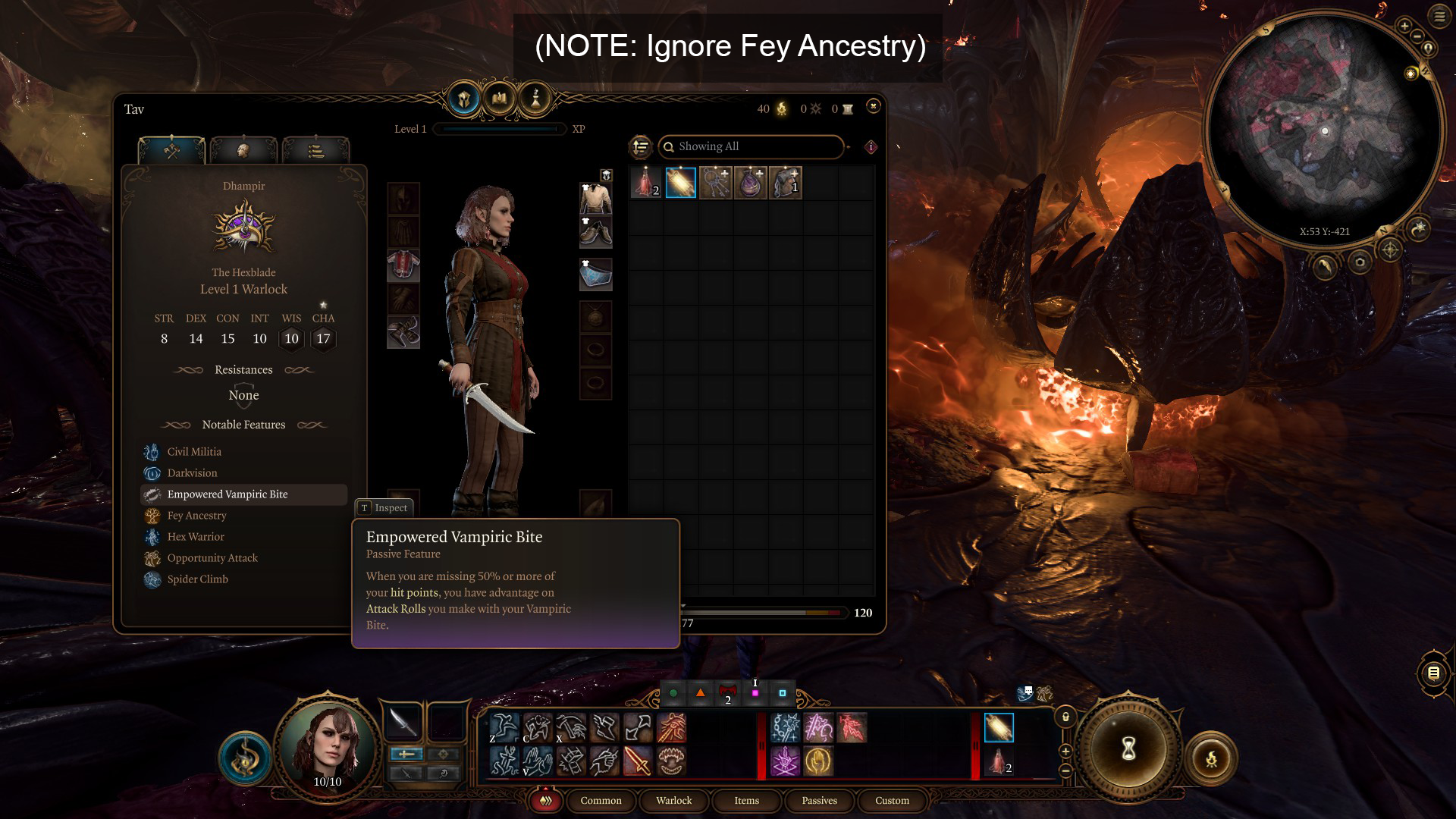This screenshot has width=1456, height=819.
Task: Select Opportunity Attack feature entry
Action: tap(212, 558)
